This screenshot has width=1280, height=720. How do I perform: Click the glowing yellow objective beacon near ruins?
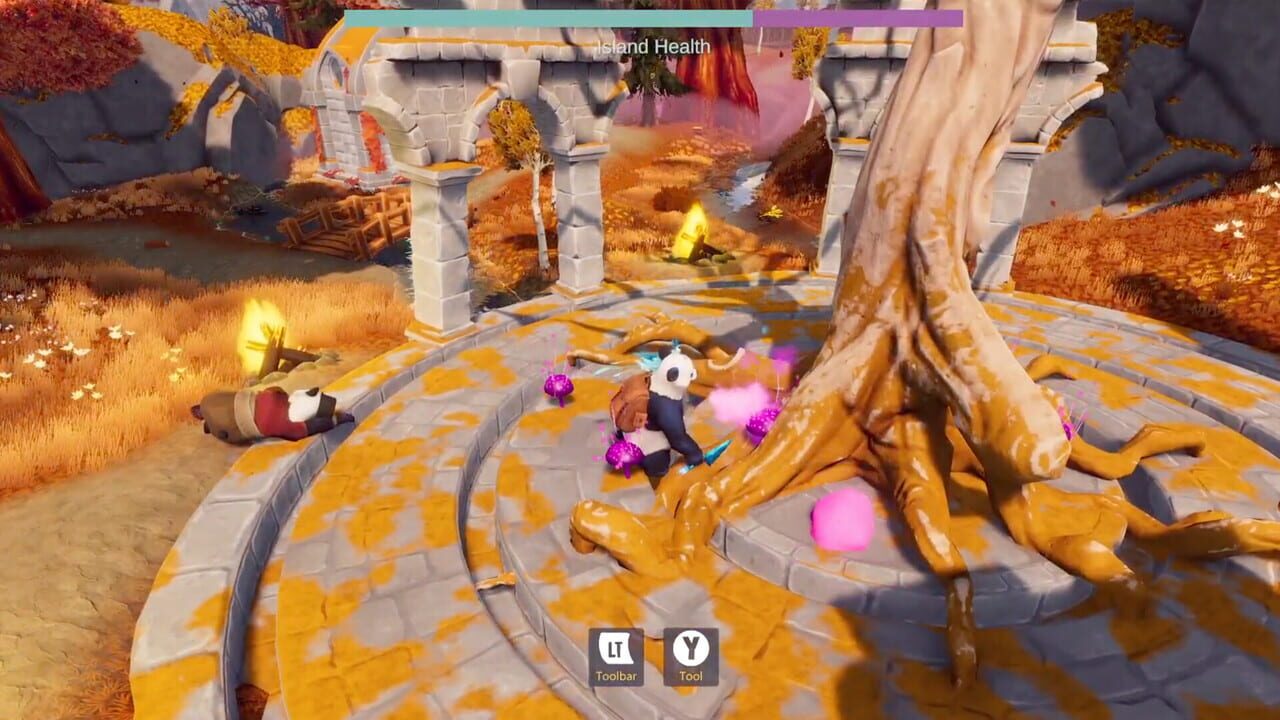[x=693, y=228]
